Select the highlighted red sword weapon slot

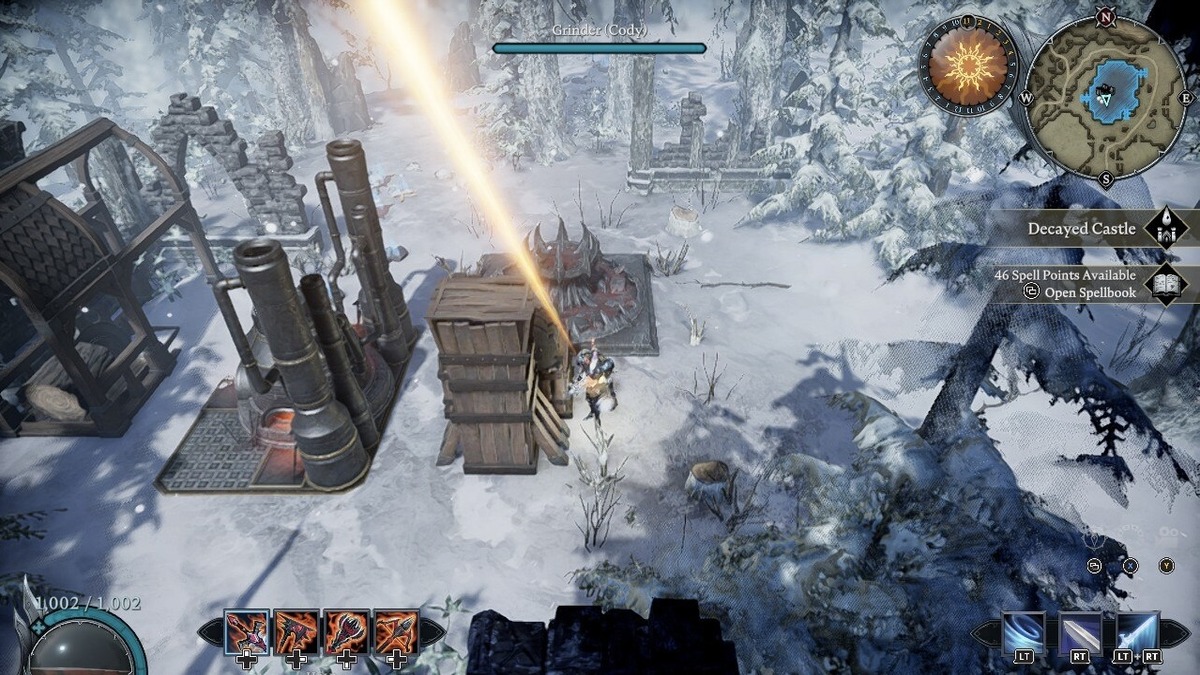[246, 632]
